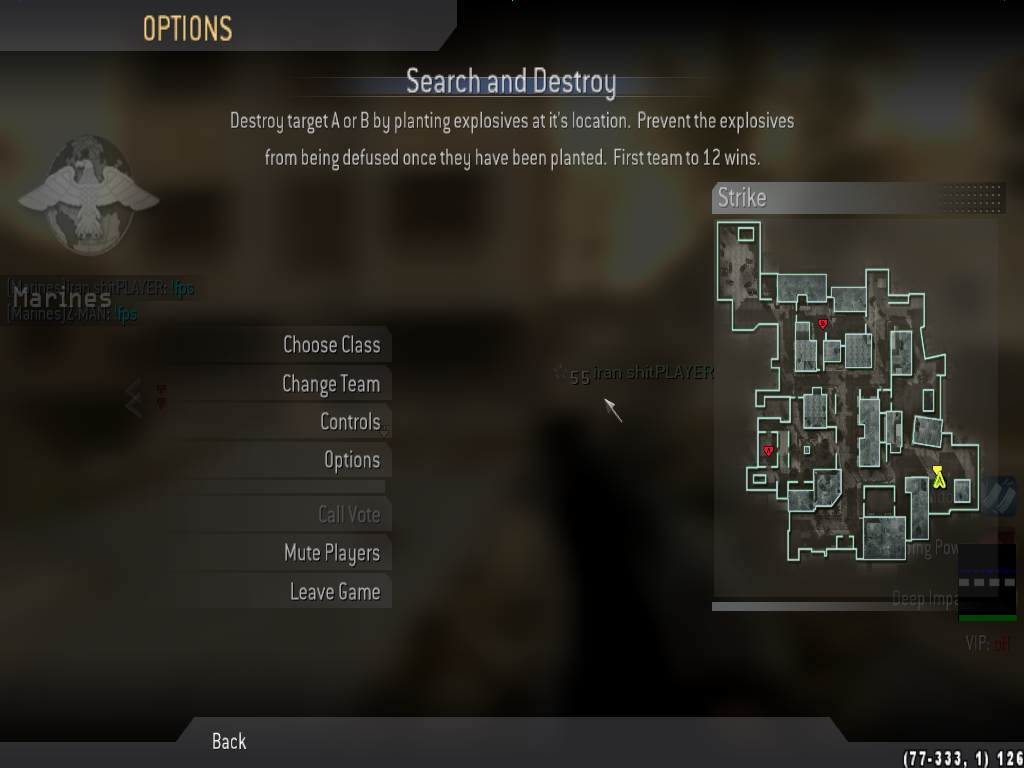The image size is (1024, 768).
Task: Open the Controls settings
Action: tap(349, 422)
